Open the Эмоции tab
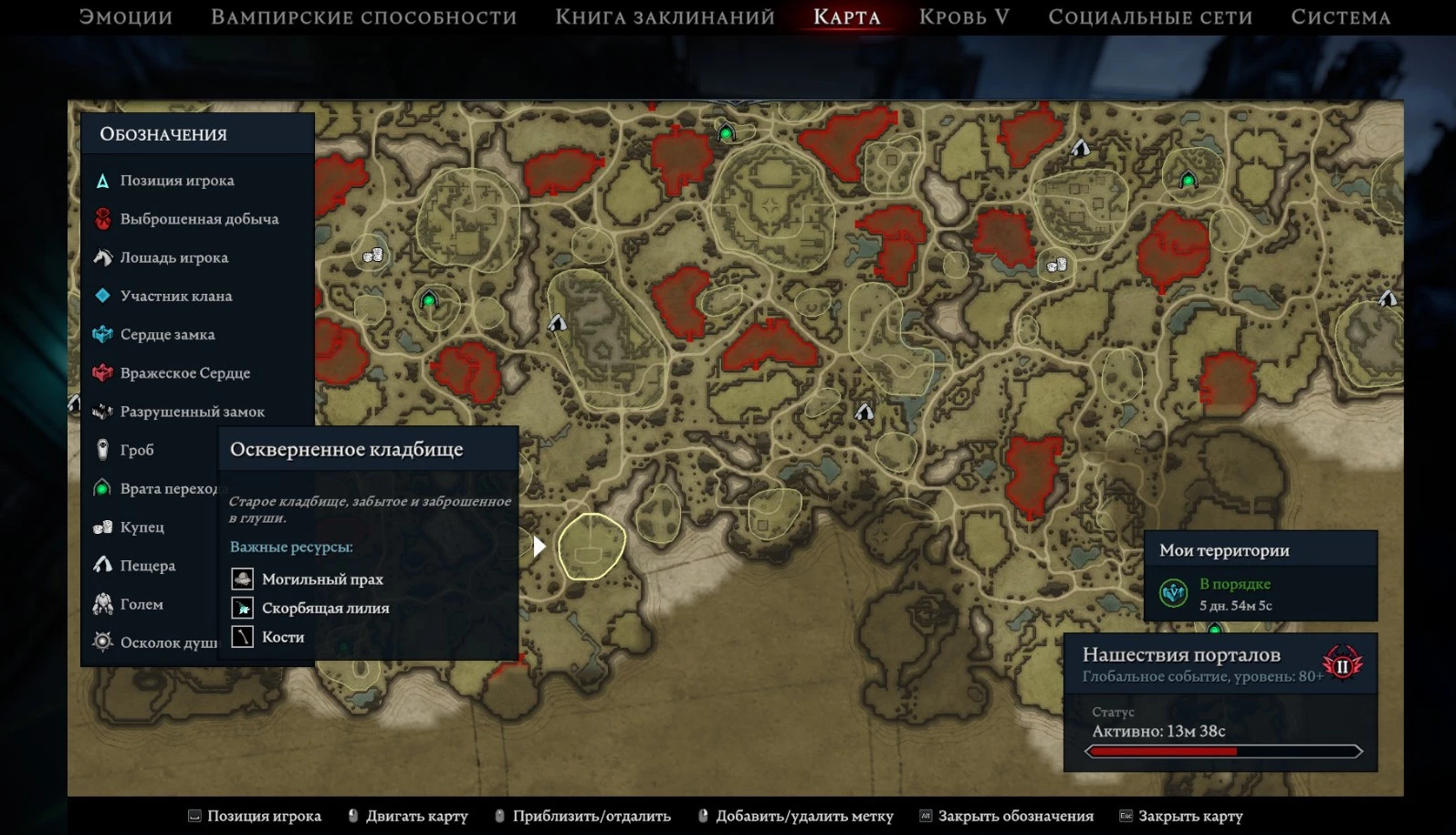 [125, 17]
